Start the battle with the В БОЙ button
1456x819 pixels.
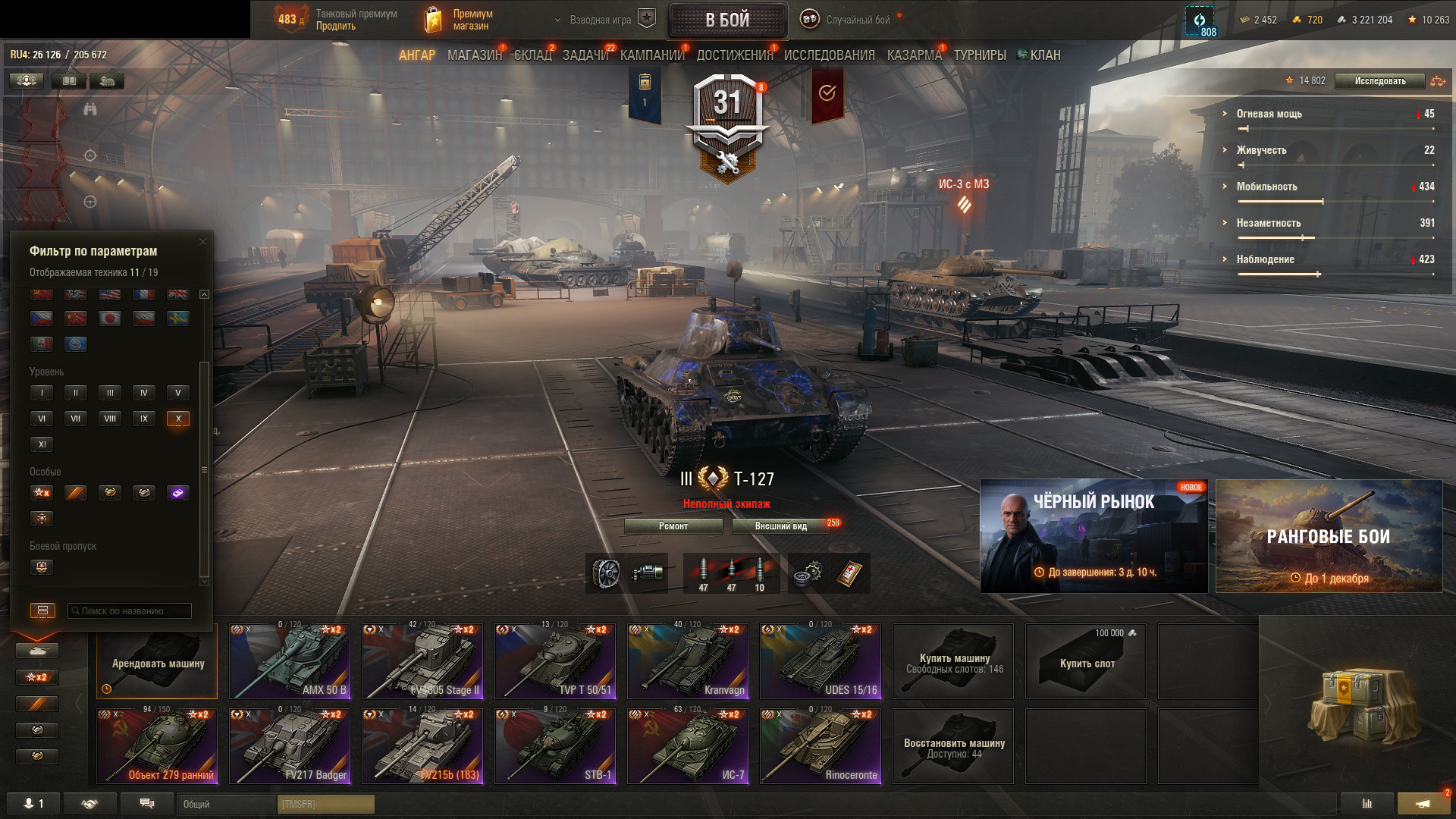click(x=727, y=20)
